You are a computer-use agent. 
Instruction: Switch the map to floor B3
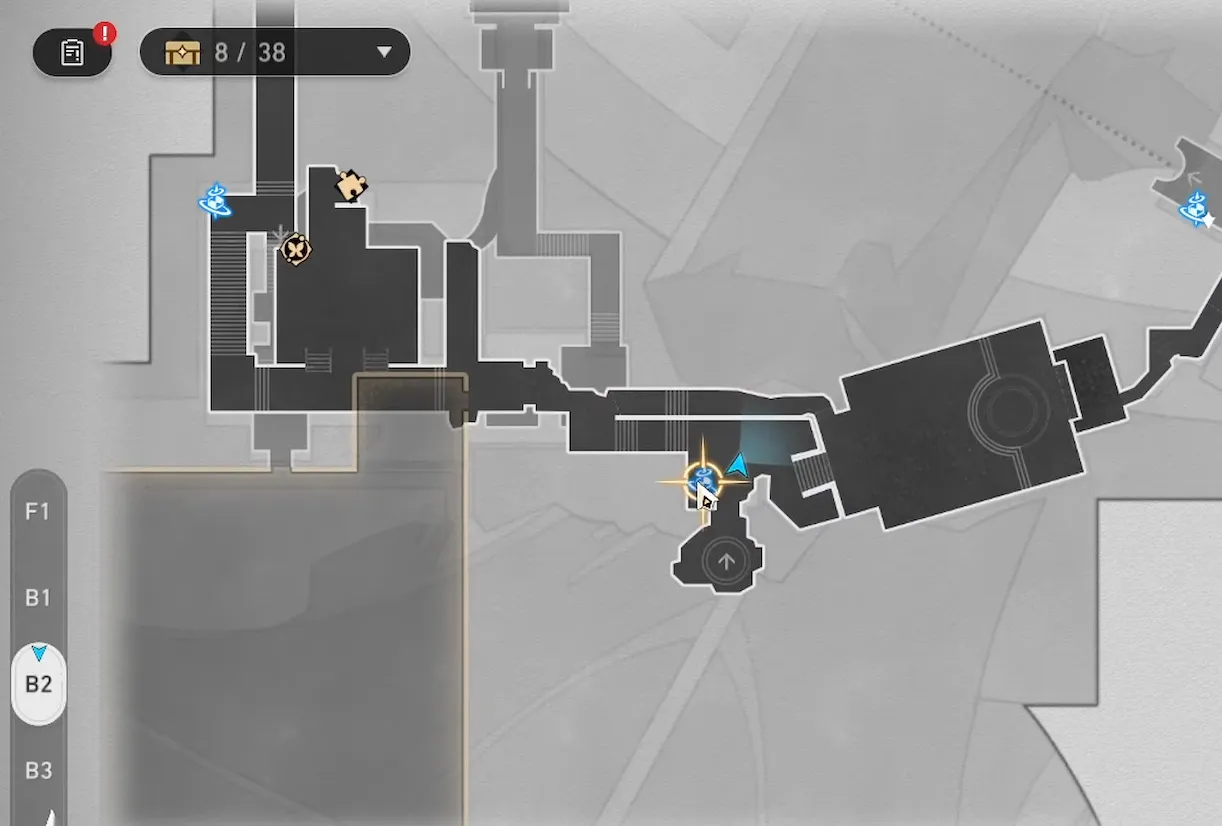[38, 771]
